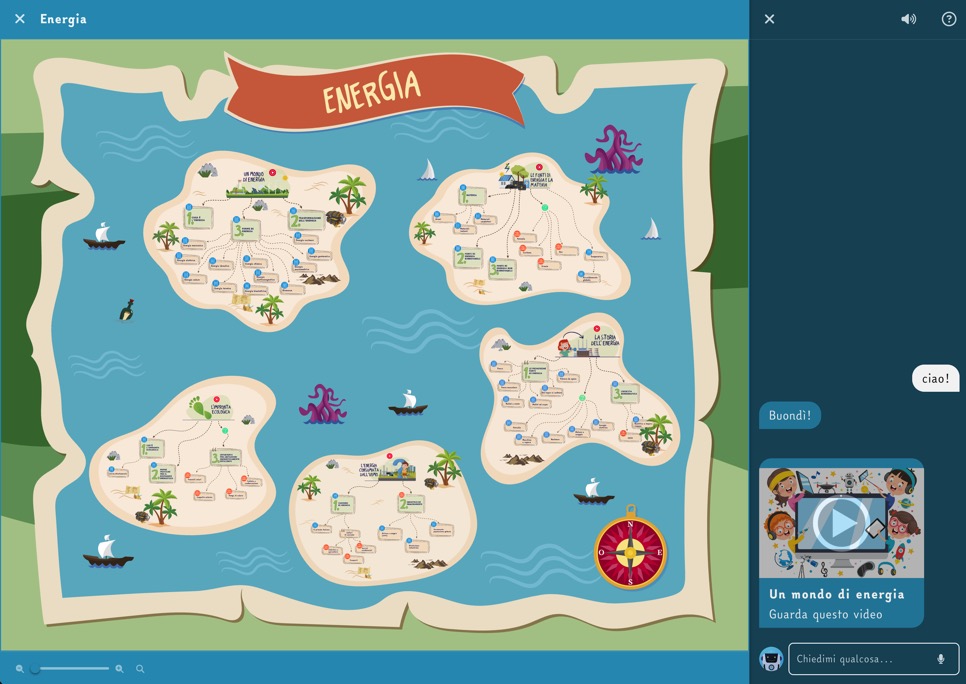This screenshot has width=966, height=684.
Task: Close the chat assistant panel
Action: coord(769,19)
